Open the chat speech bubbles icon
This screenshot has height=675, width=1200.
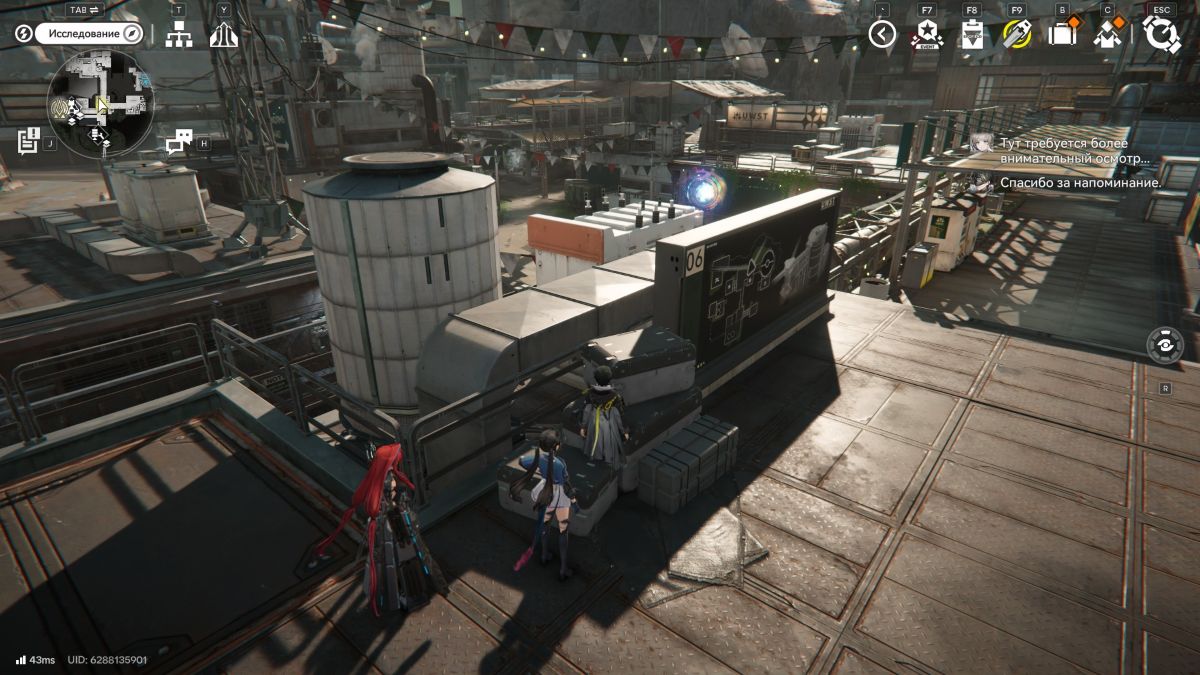178,143
